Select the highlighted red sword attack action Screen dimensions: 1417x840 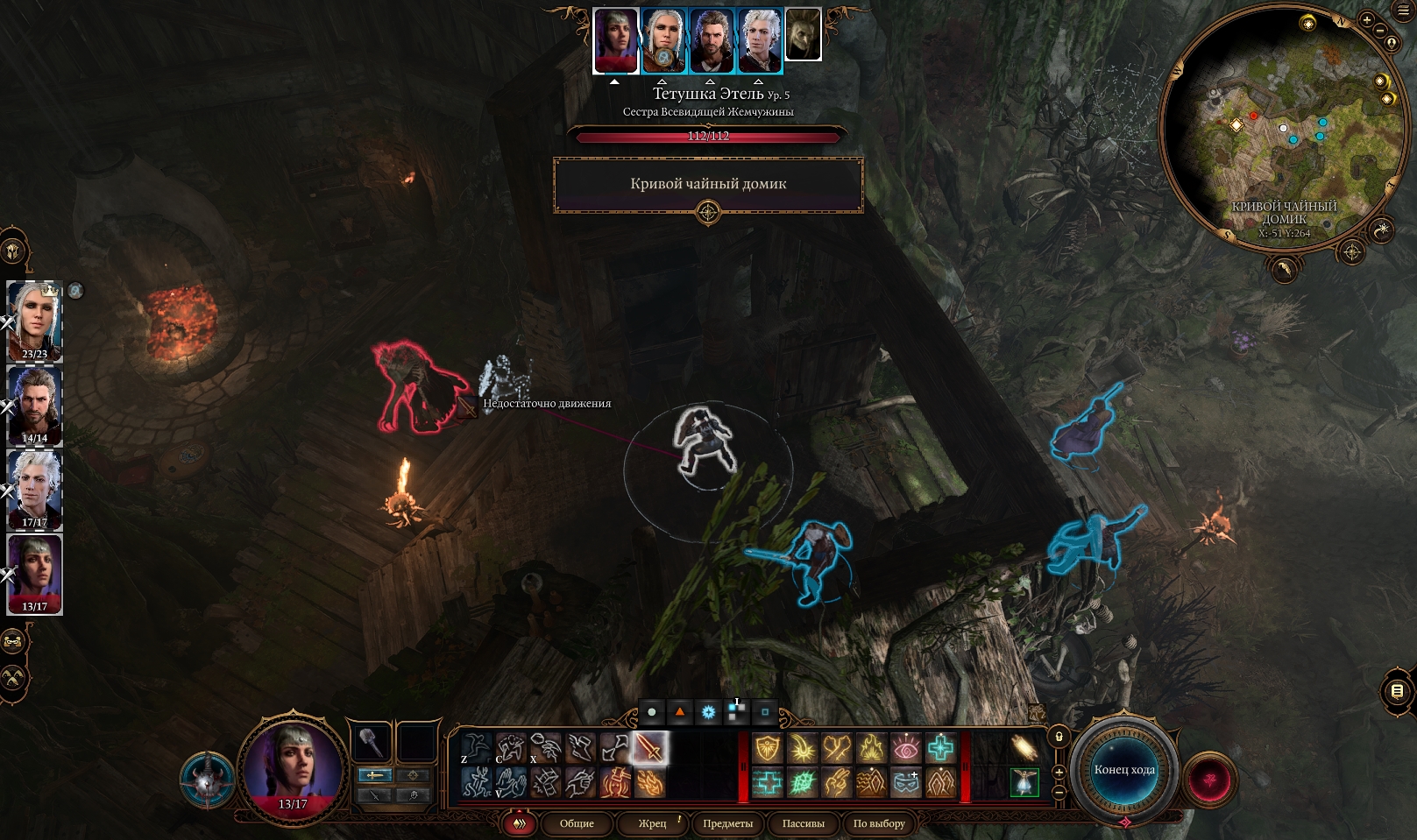(x=649, y=748)
